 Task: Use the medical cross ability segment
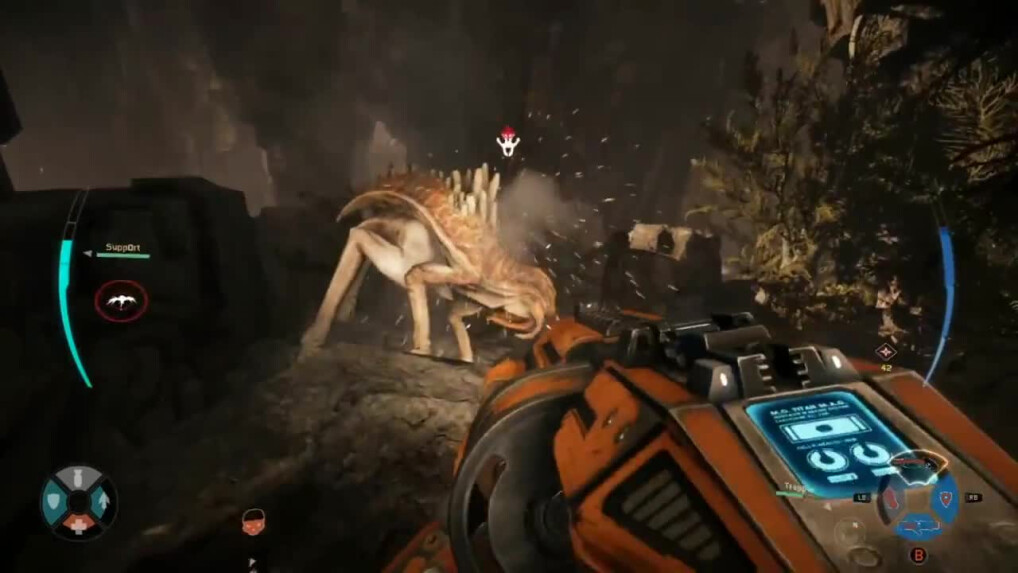tap(79, 525)
